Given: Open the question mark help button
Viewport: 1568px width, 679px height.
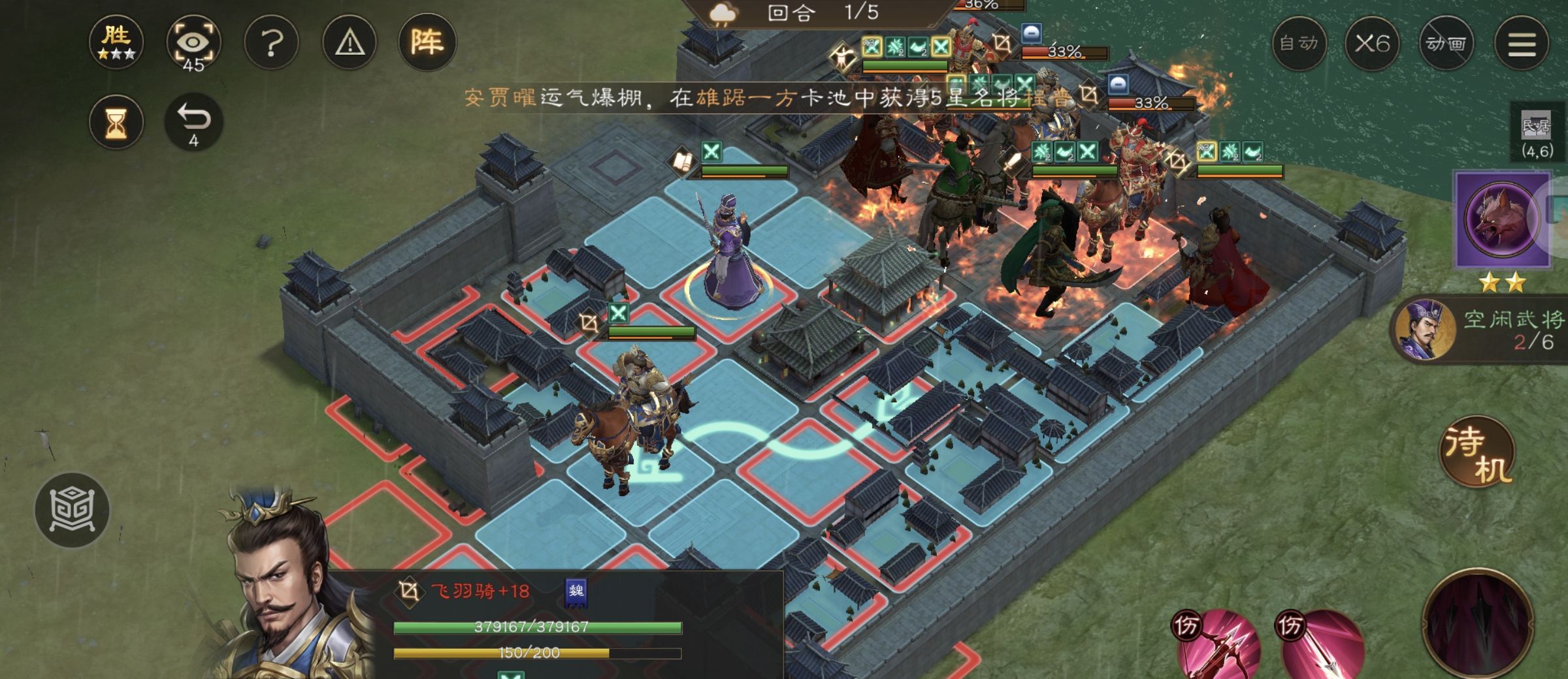Looking at the screenshot, I should (271, 43).
